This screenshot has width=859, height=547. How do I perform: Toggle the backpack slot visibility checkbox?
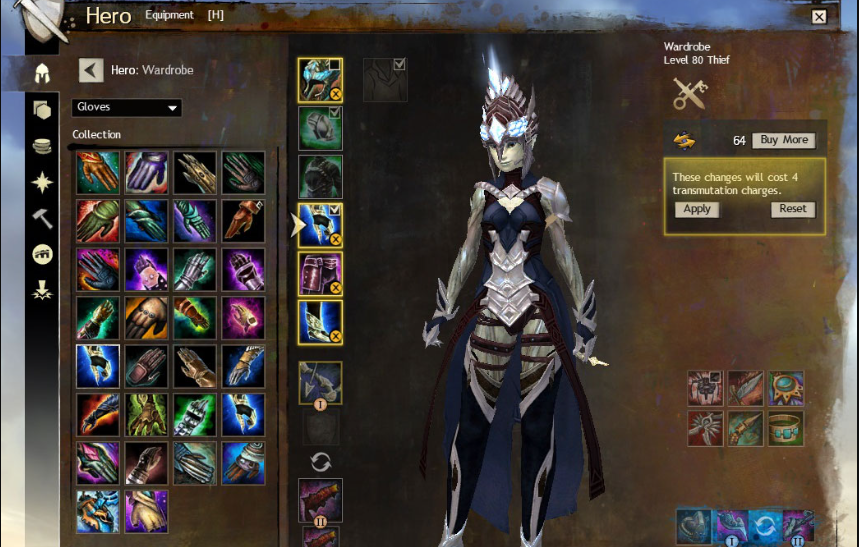pyautogui.click(x=400, y=65)
